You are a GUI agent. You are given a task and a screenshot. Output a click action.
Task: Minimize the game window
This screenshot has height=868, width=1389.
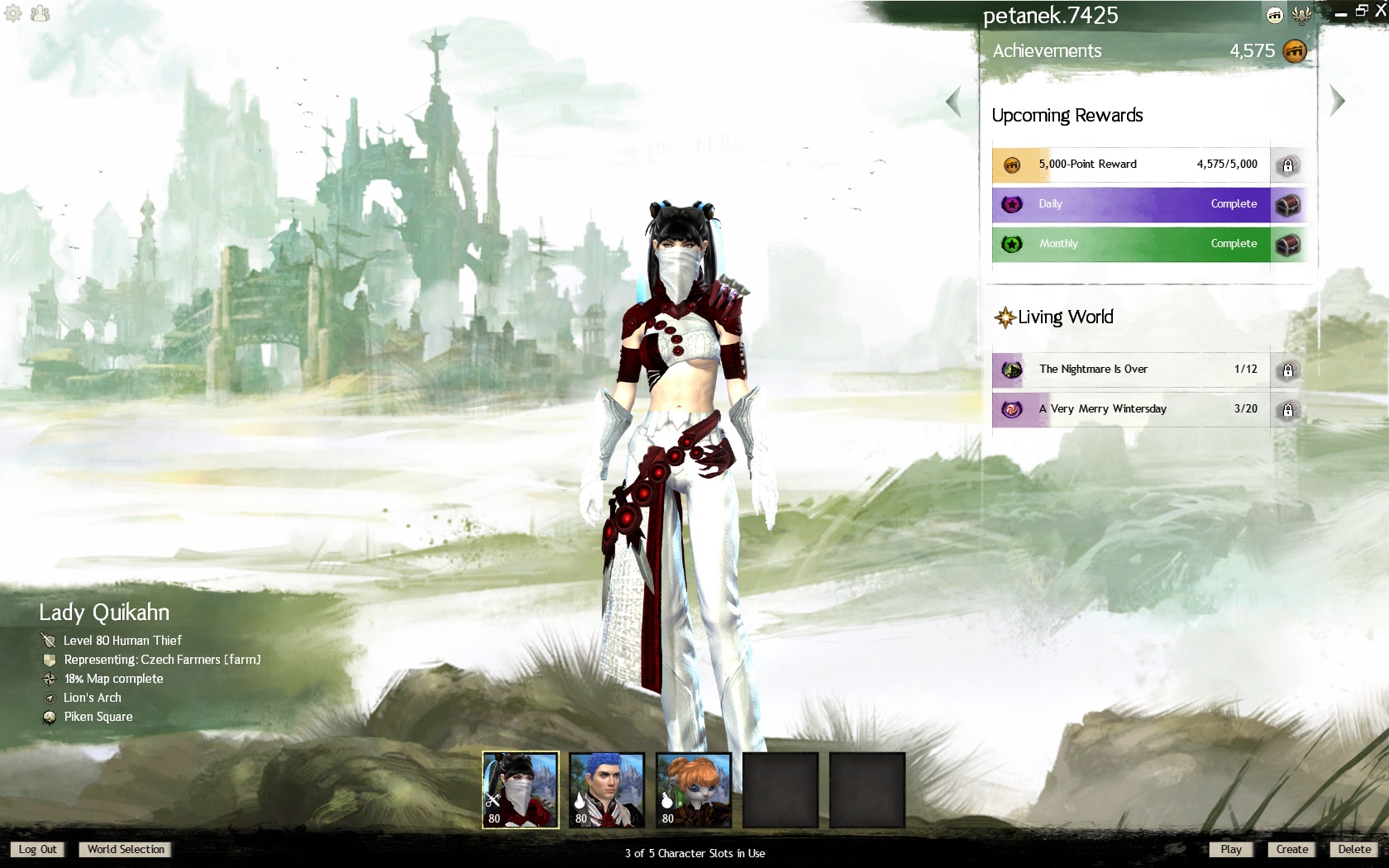point(1340,12)
